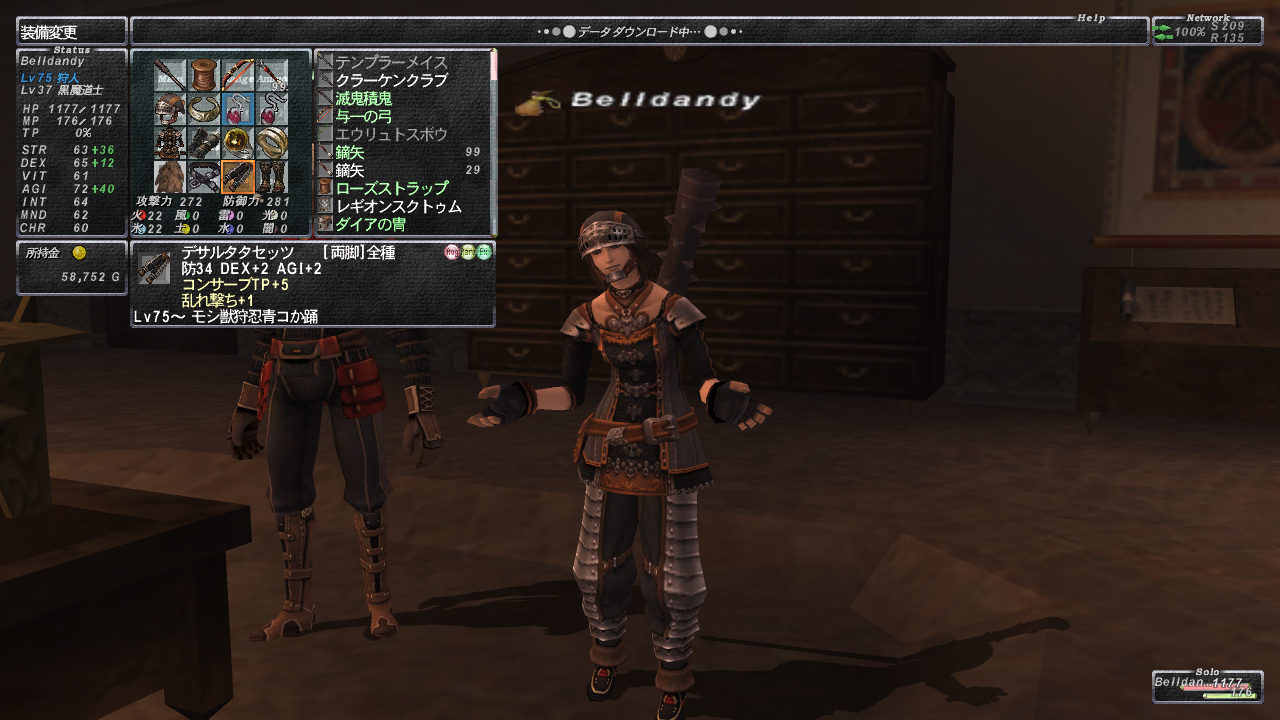Pick the yellow gem ring slot
1280x720 pixels.
click(x=238, y=142)
